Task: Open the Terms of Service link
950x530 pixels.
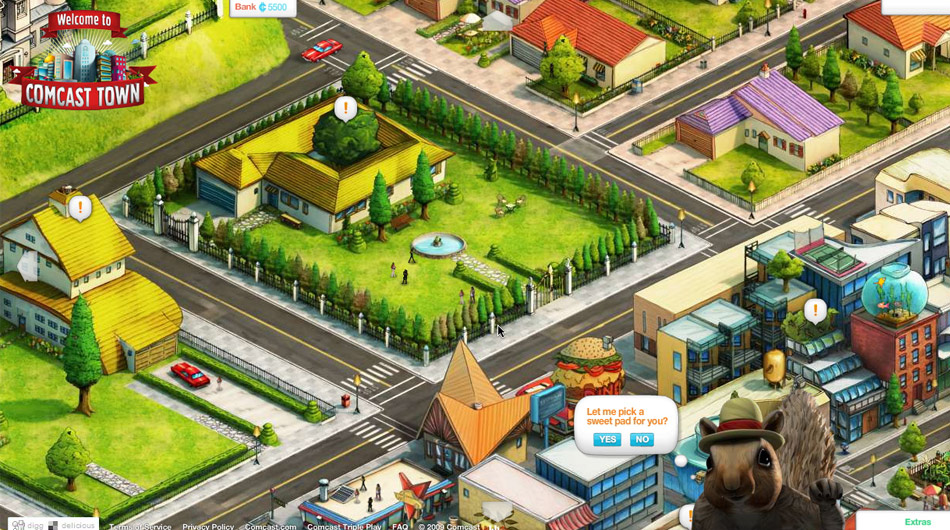Action: [x=140, y=527]
